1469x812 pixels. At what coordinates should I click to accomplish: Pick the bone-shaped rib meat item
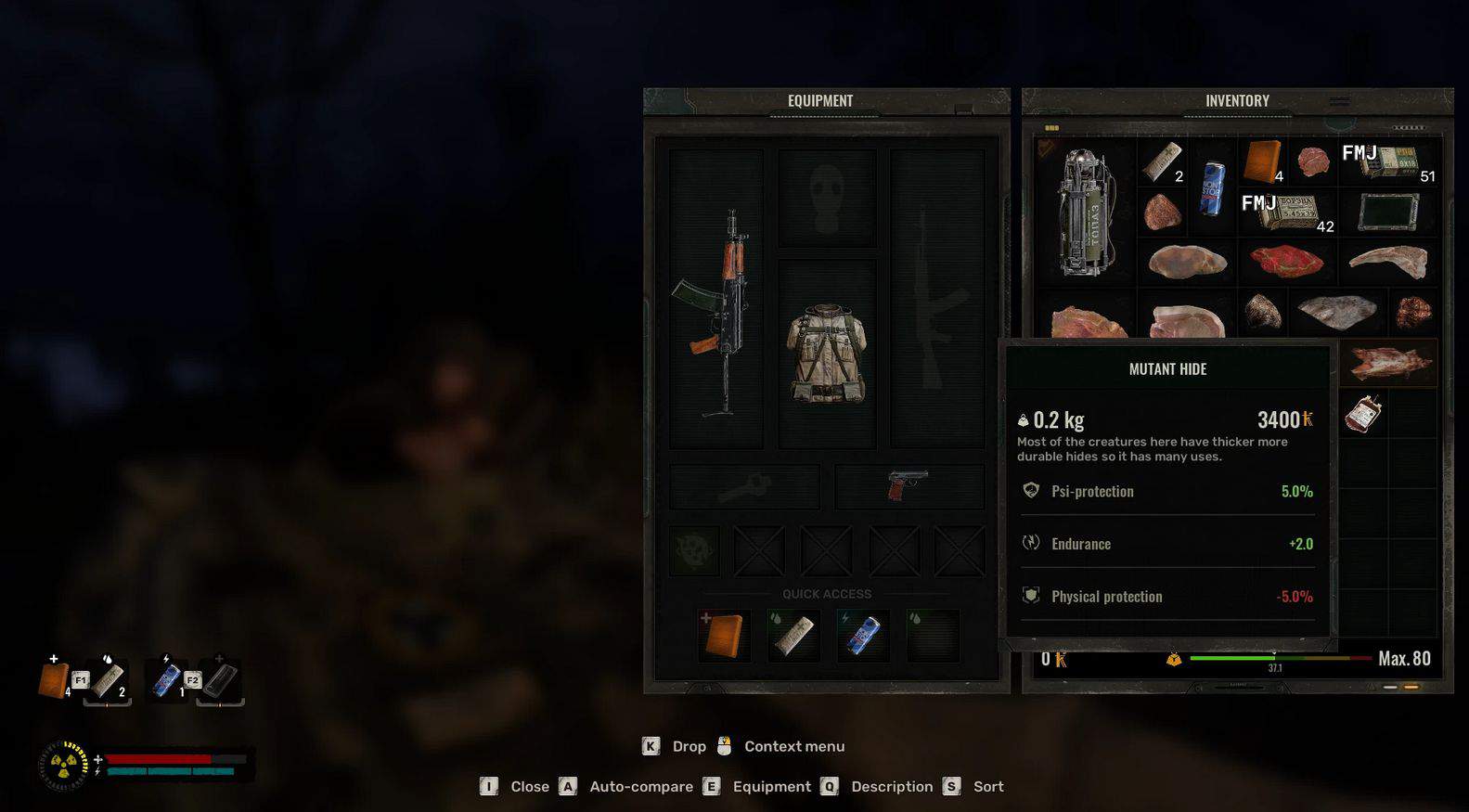(1388, 262)
